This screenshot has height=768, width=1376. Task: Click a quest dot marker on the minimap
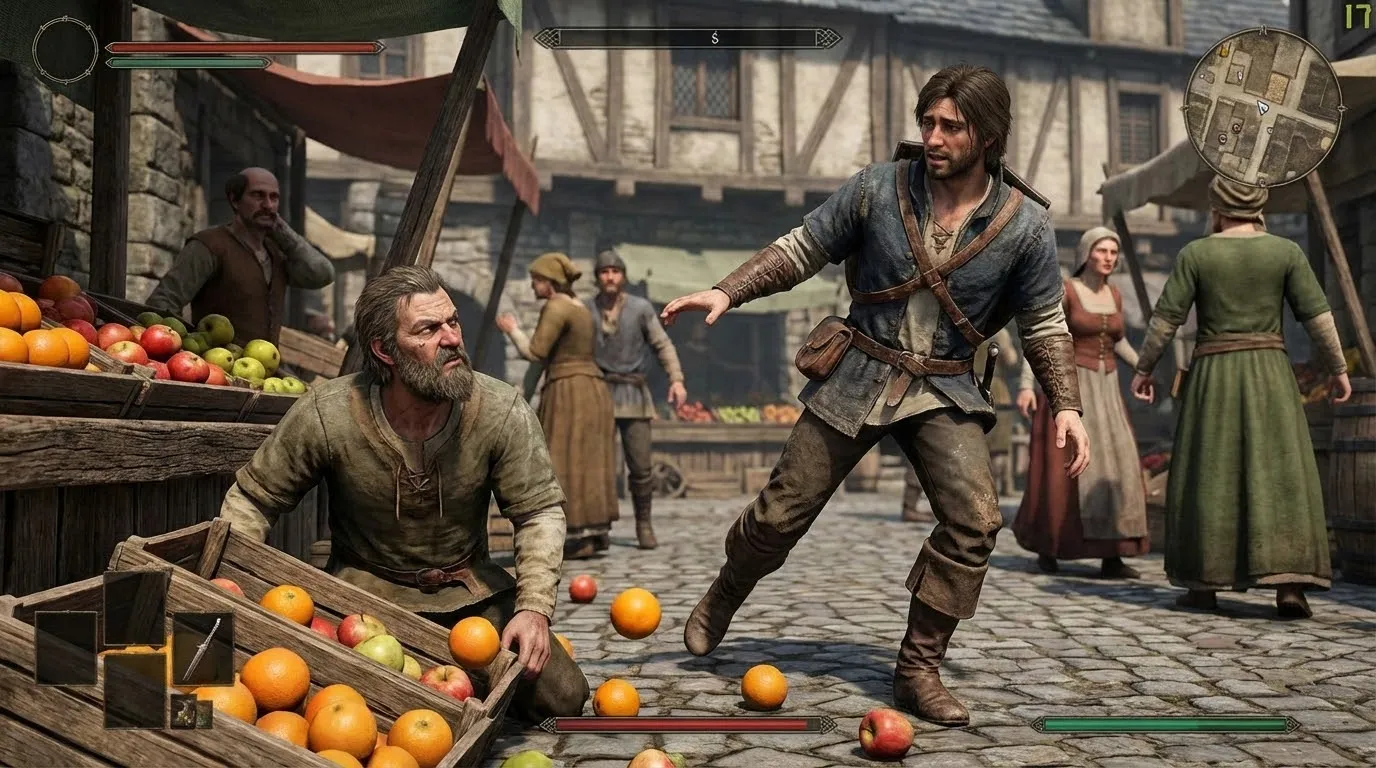pyautogui.click(x=1237, y=128)
